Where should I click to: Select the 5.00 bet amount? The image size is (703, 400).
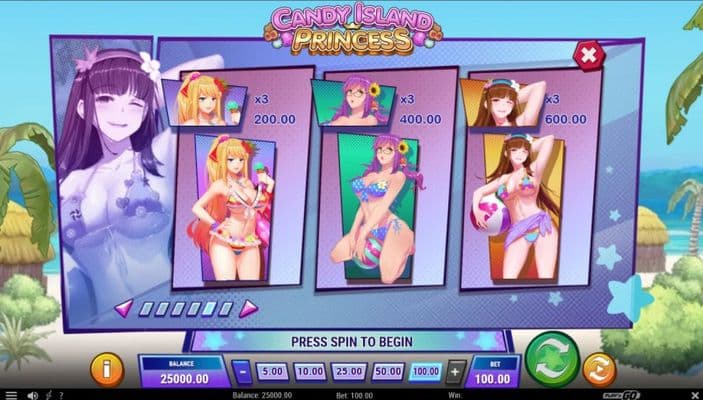(x=274, y=372)
